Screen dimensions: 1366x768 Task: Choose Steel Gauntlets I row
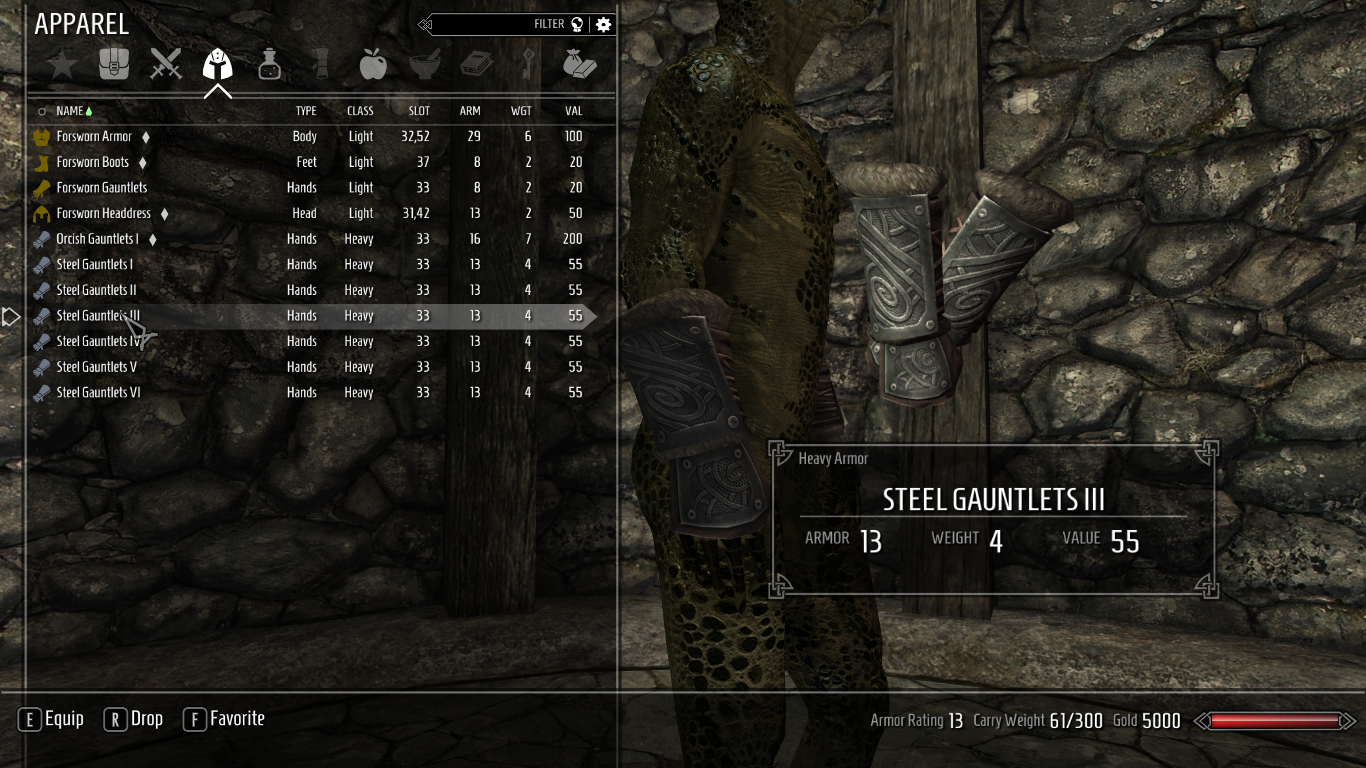[94, 265]
